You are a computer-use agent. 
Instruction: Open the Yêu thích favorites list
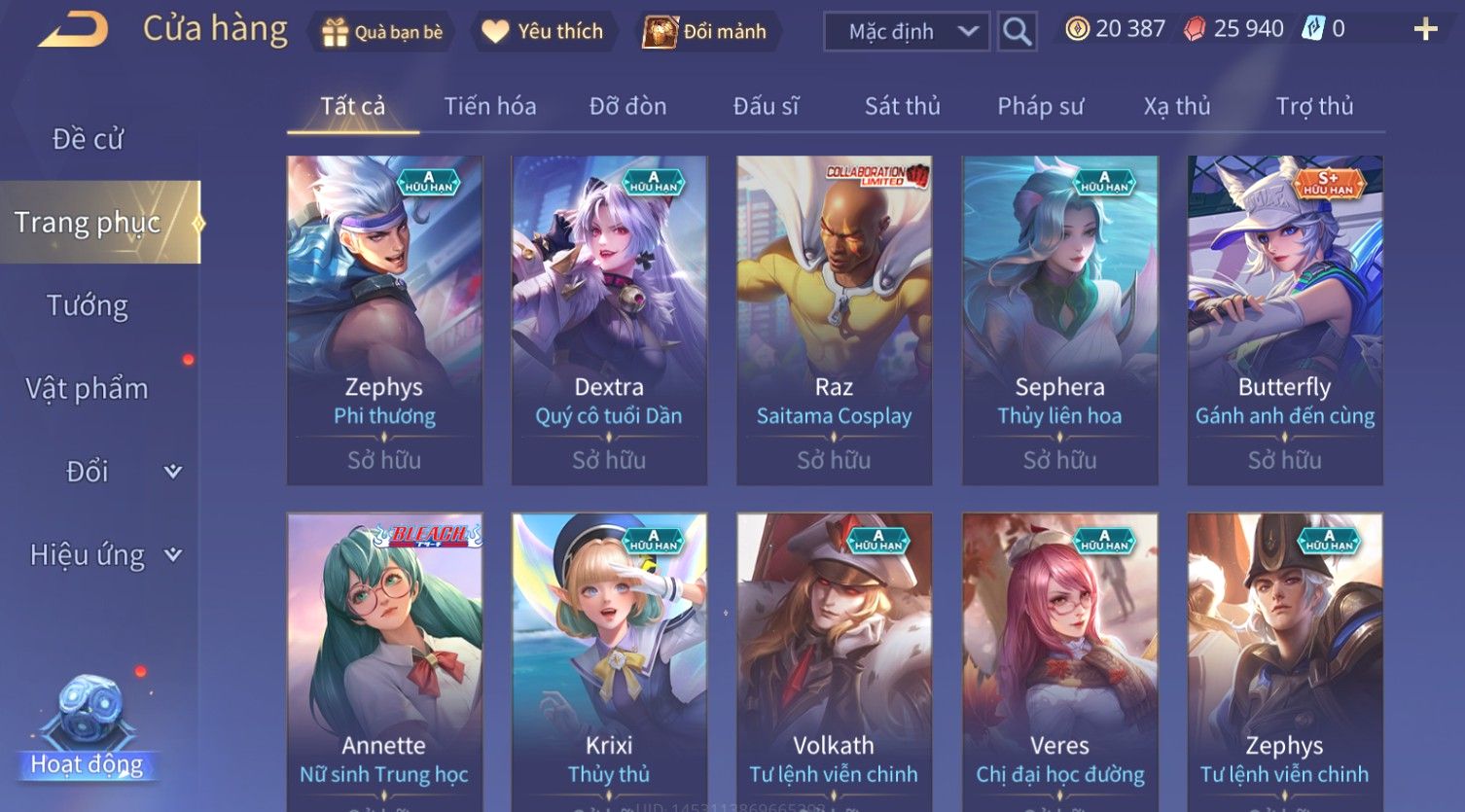(x=543, y=32)
